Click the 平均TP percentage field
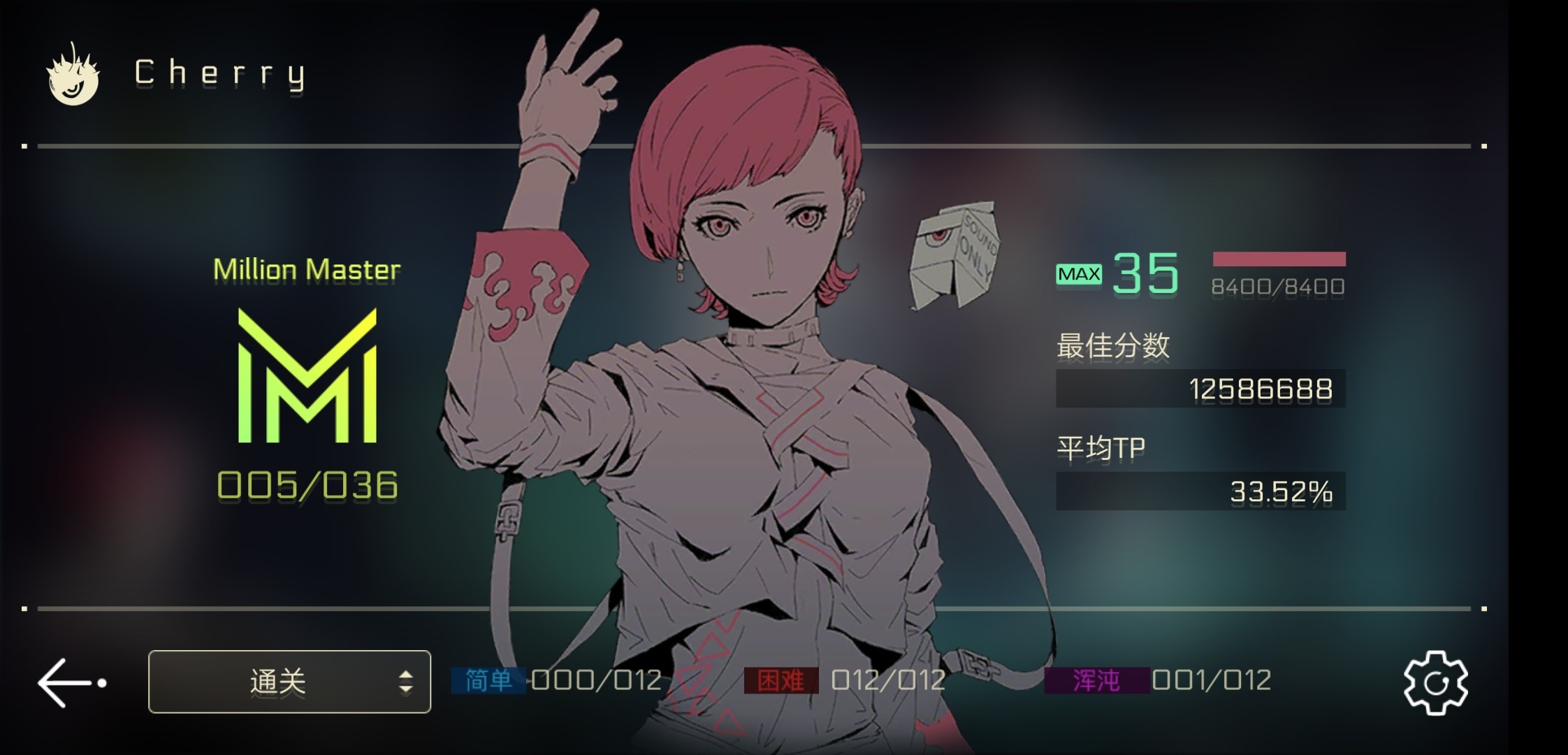1568x755 pixels. [x=1200, y=491]
